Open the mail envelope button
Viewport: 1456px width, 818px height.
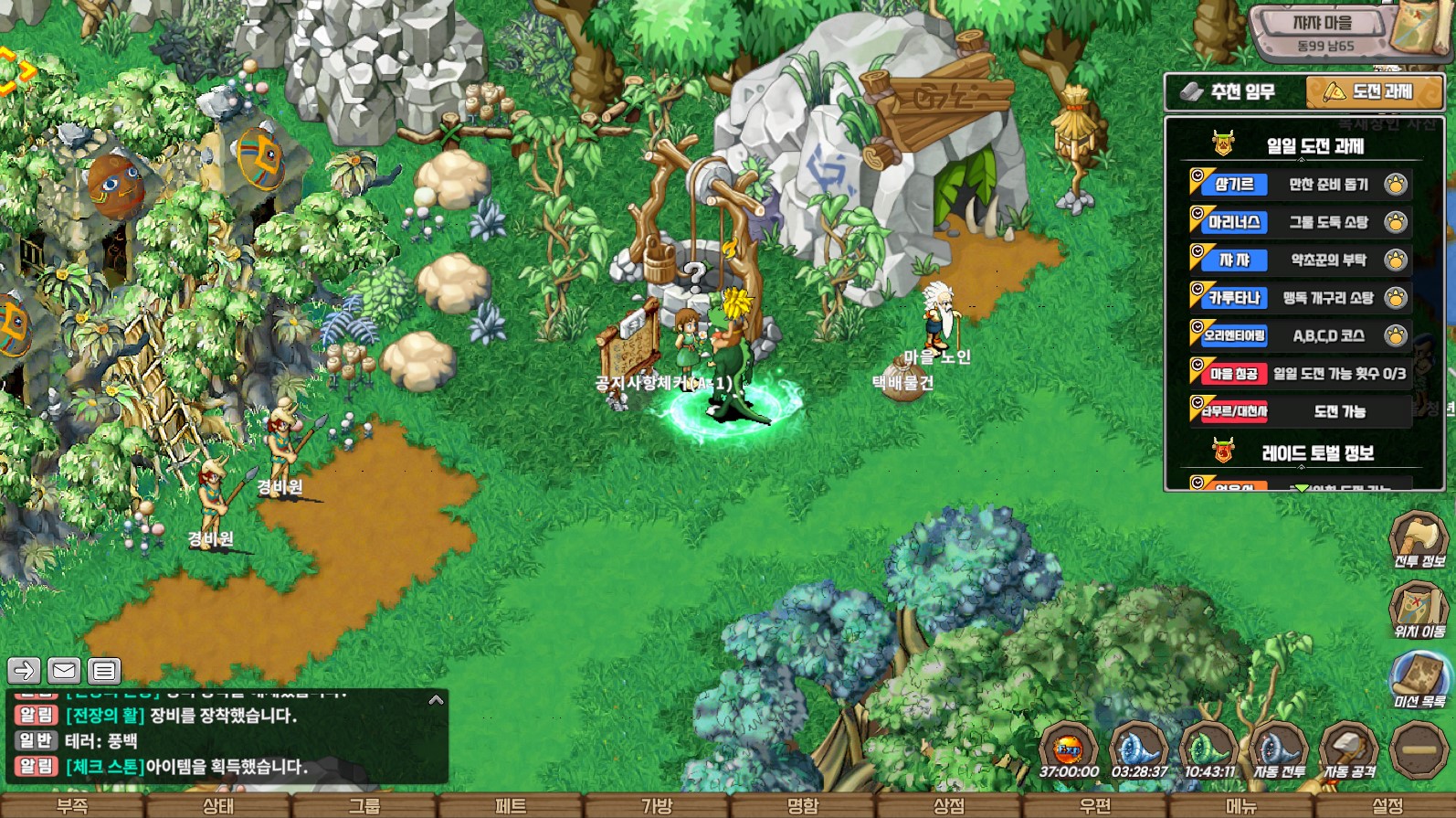coord(64,671)
